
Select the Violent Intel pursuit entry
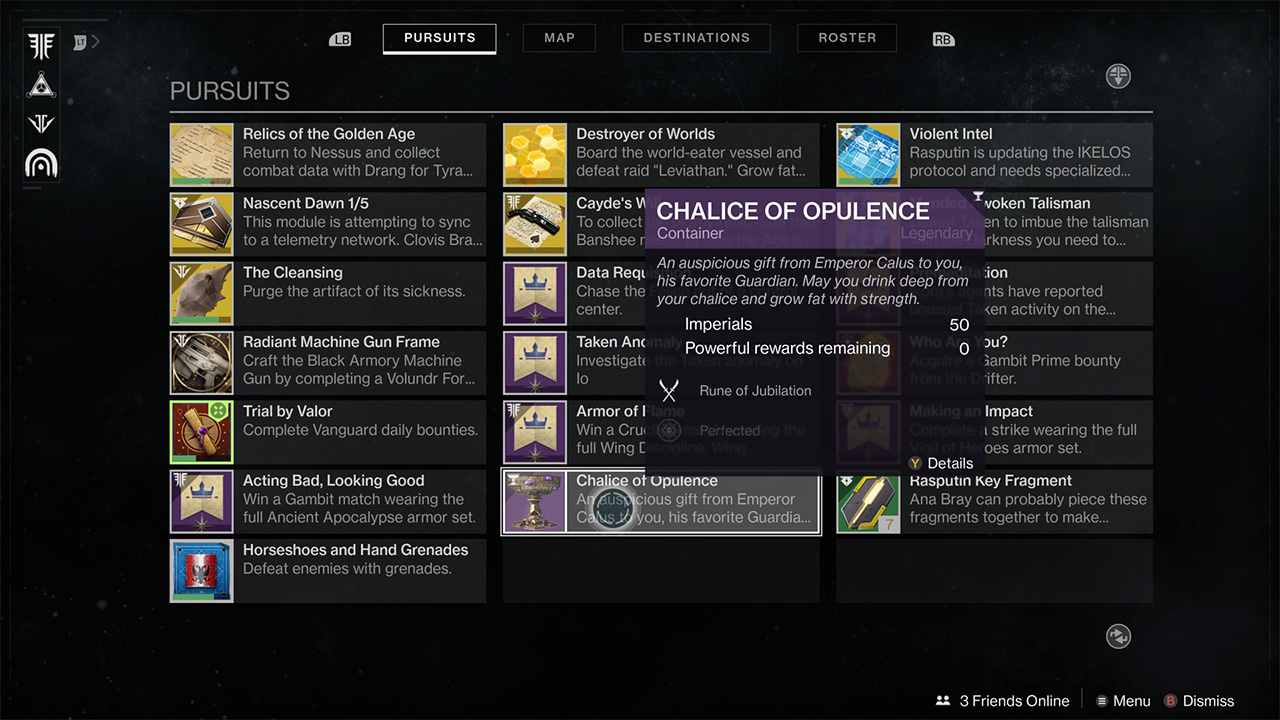click(993, 155)
